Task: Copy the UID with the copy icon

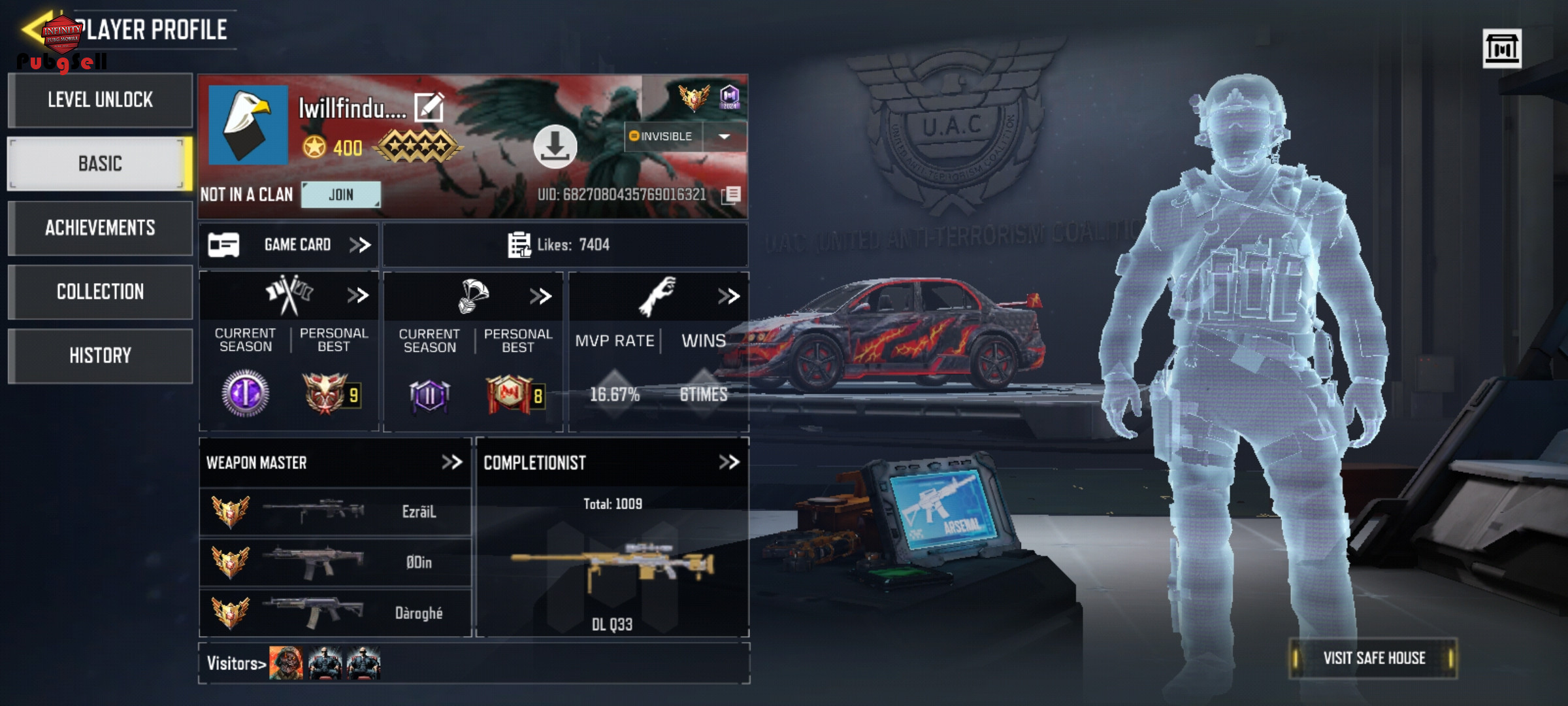Action: click(x=732, y=194)
